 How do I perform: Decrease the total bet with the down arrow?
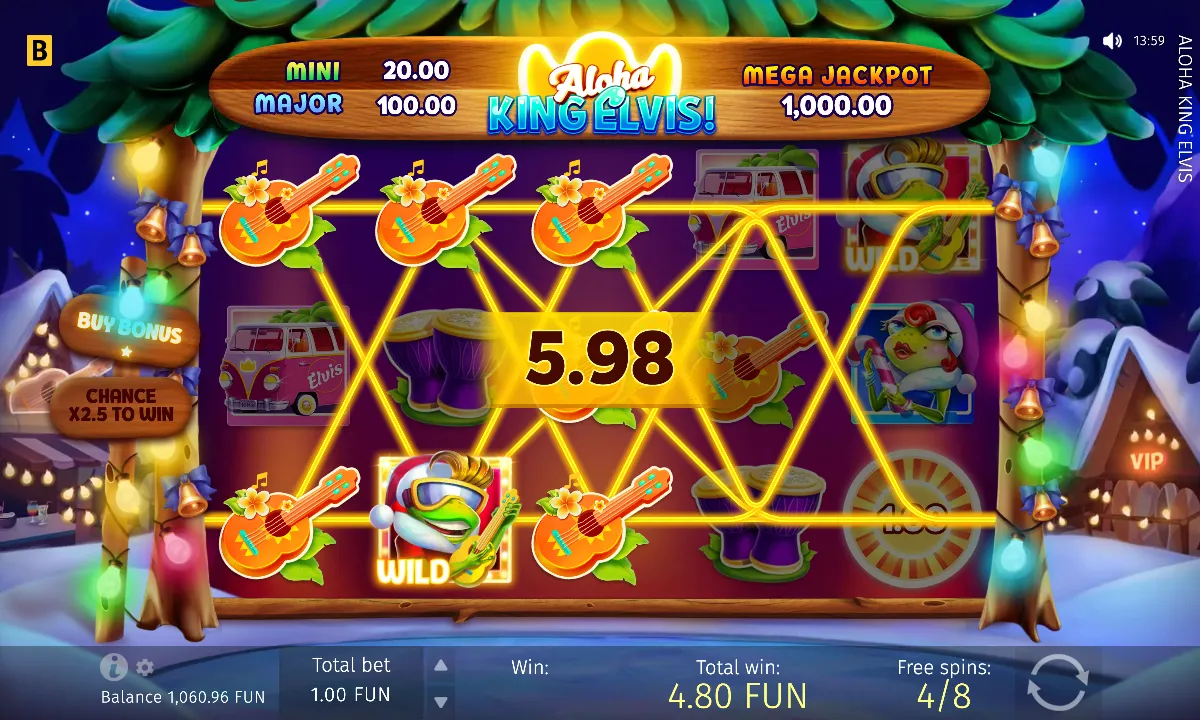pyautogui.click(x=440, y=699)
